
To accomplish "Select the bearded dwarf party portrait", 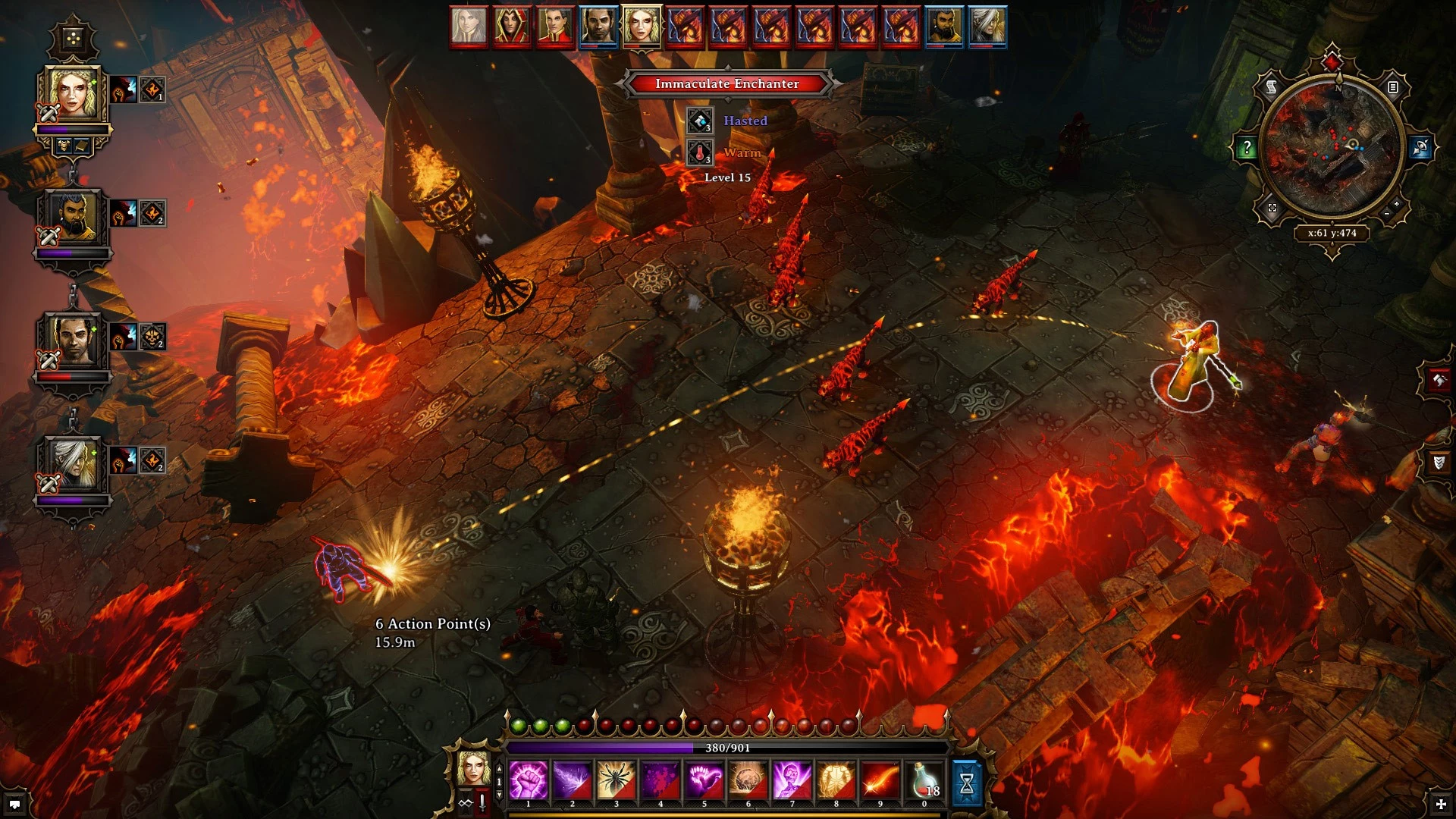I will (x=73, y=218).
